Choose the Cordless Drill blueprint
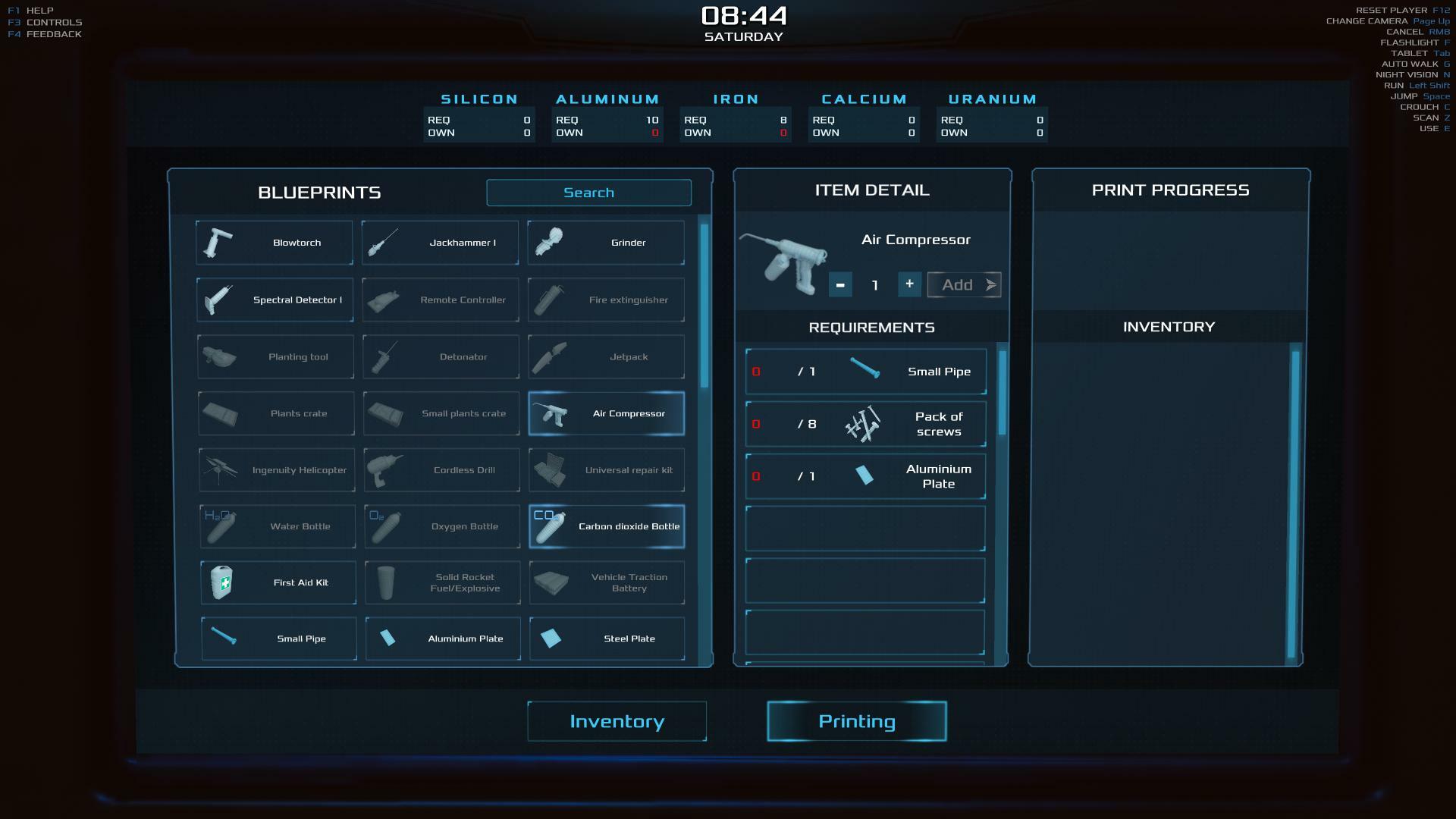 (x=441, y=470)
